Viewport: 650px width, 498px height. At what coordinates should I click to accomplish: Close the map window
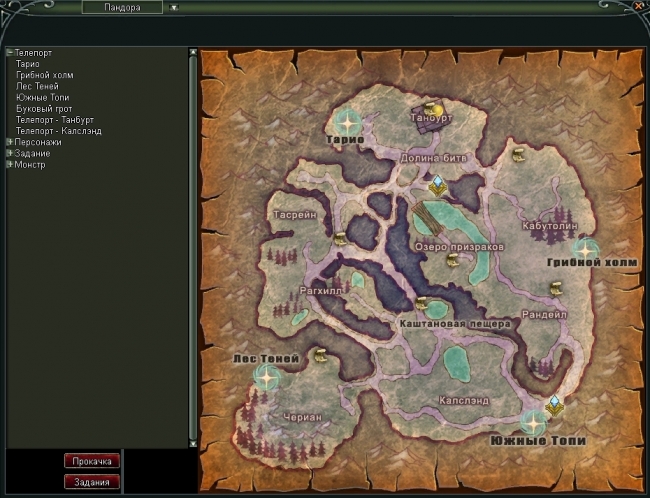(638, 6)
